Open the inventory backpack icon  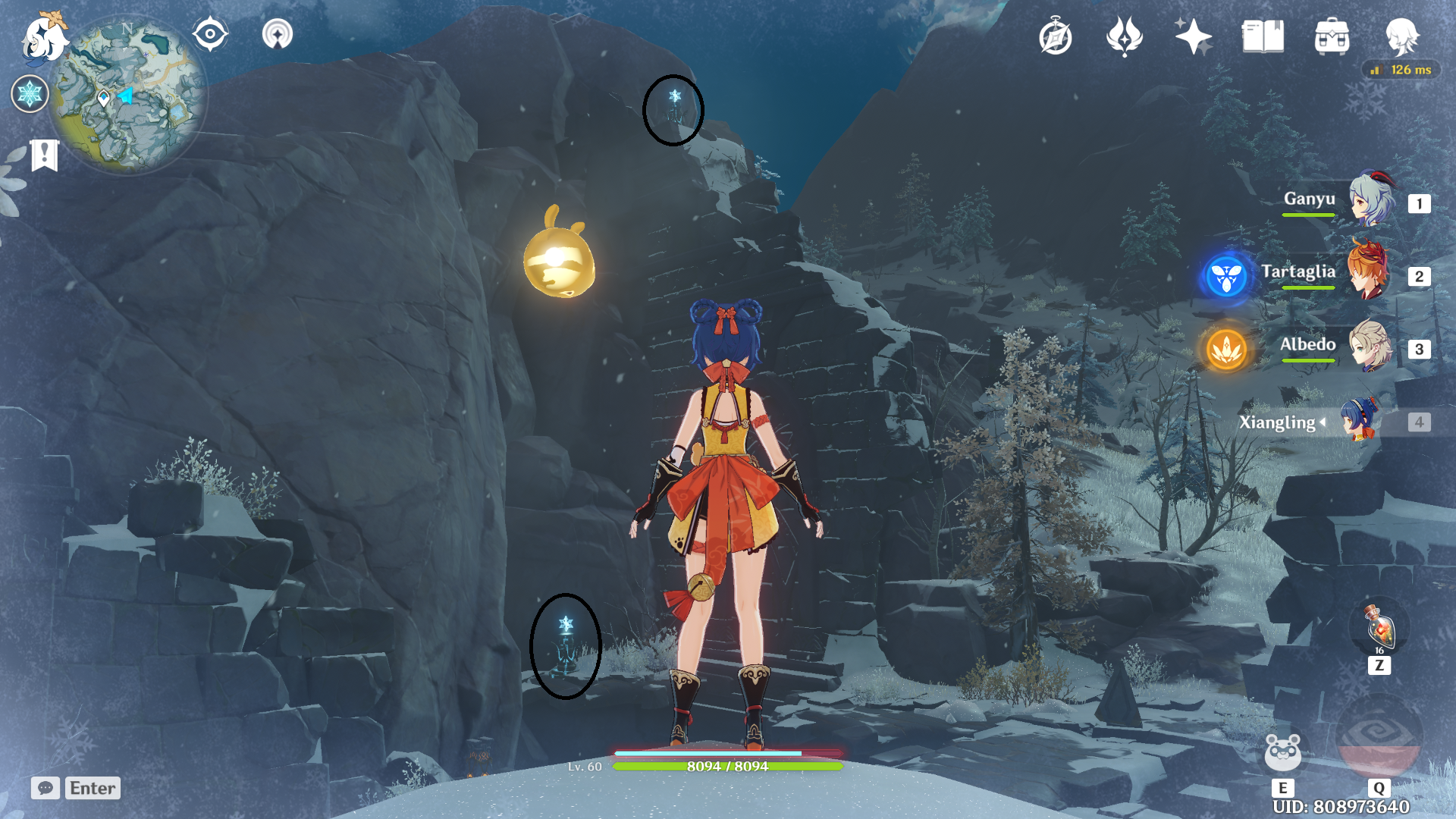coord(1332,37)
